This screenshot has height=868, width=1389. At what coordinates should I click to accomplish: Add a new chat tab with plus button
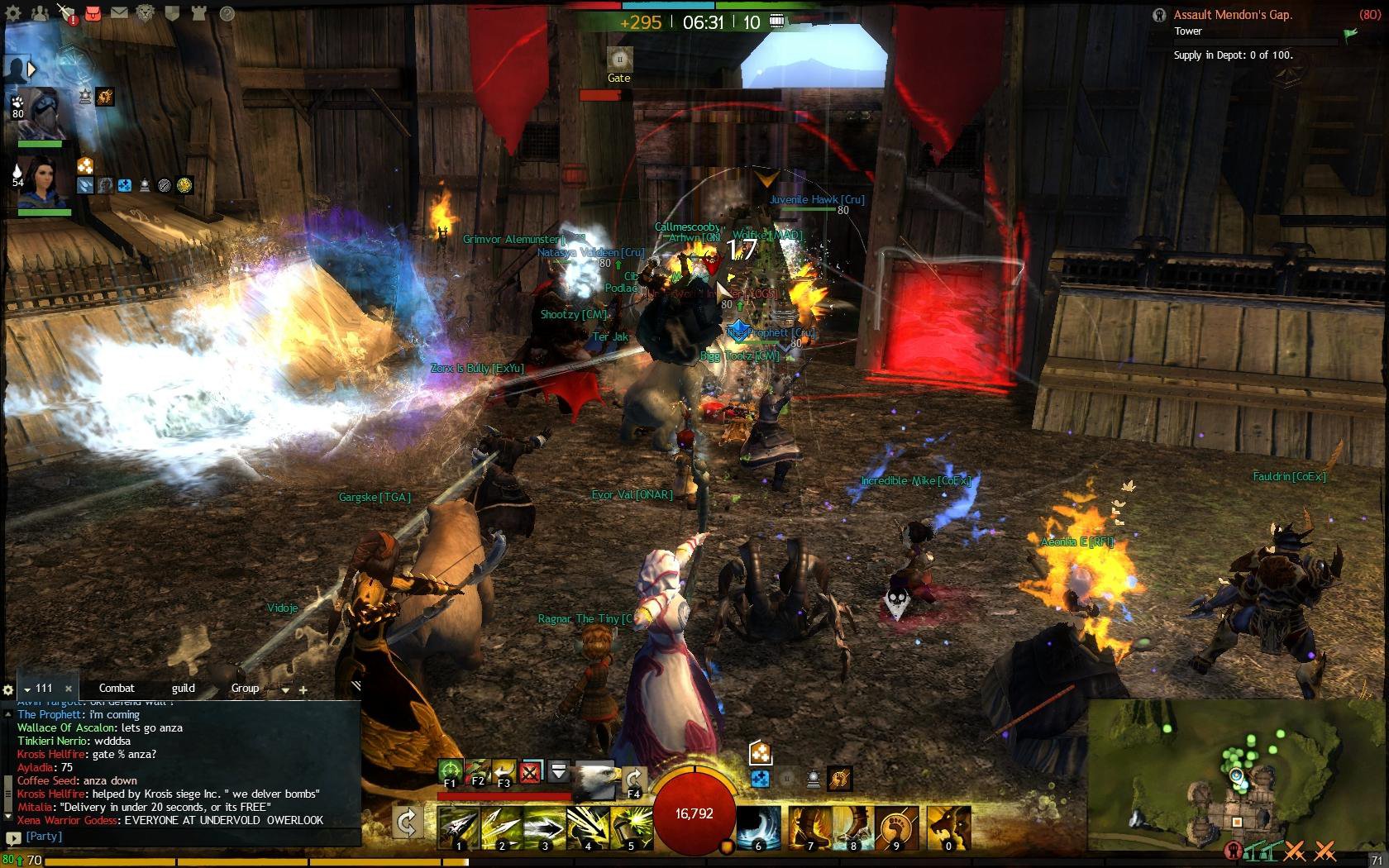point(303,689)
